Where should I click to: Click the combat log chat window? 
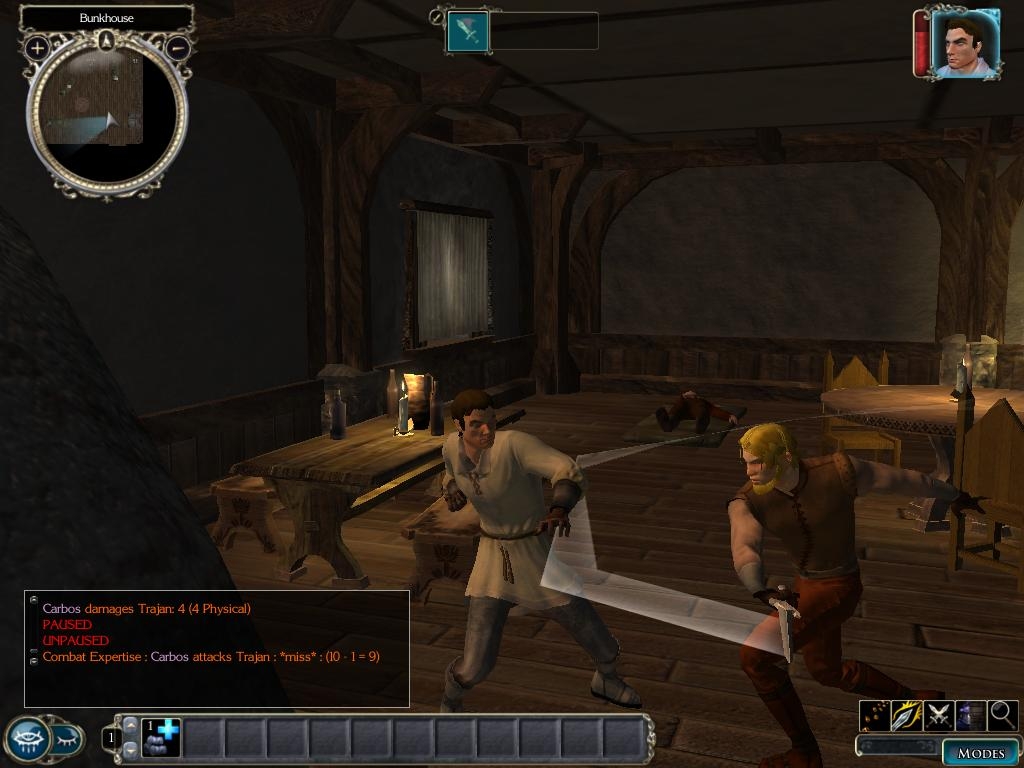pyautogui.click(x=217, y=648)
